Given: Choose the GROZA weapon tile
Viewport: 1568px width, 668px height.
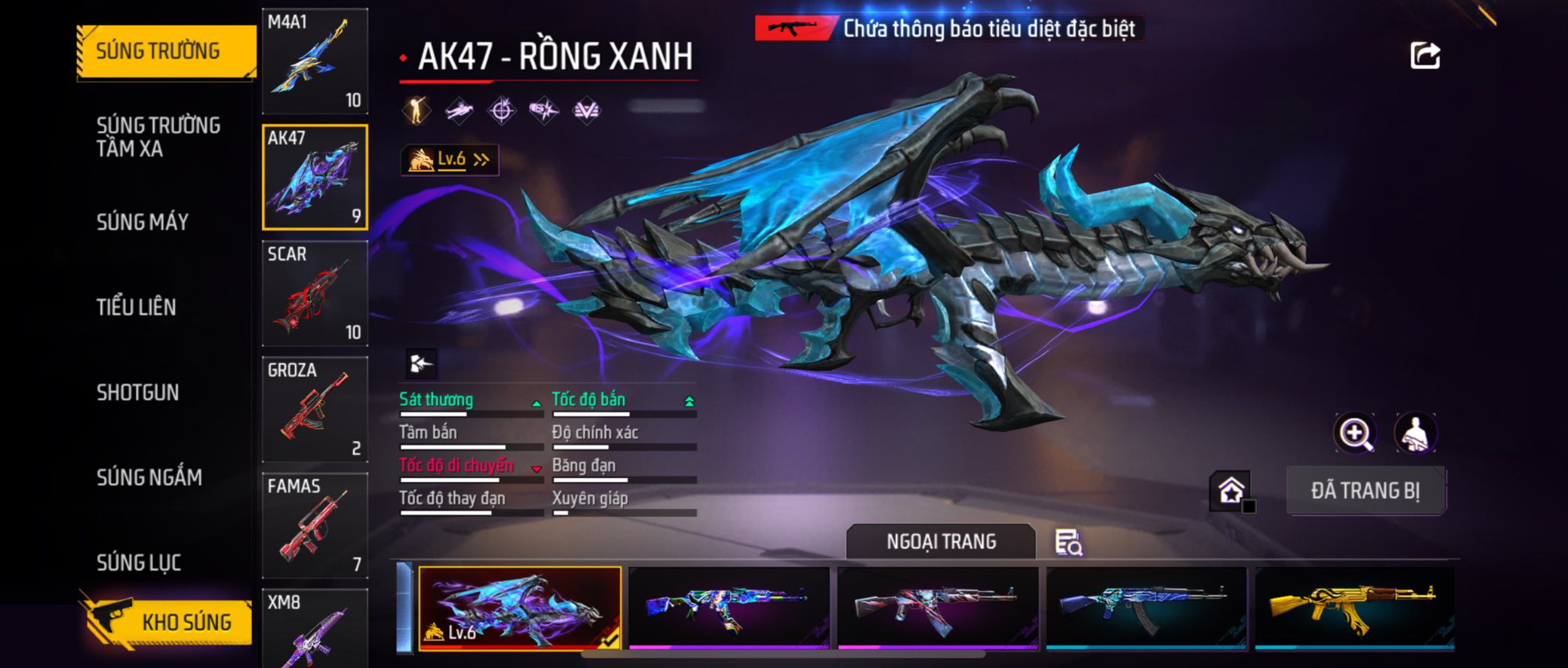Looking at the screenshot, I should pyautogui.click(x=315, y=409).
